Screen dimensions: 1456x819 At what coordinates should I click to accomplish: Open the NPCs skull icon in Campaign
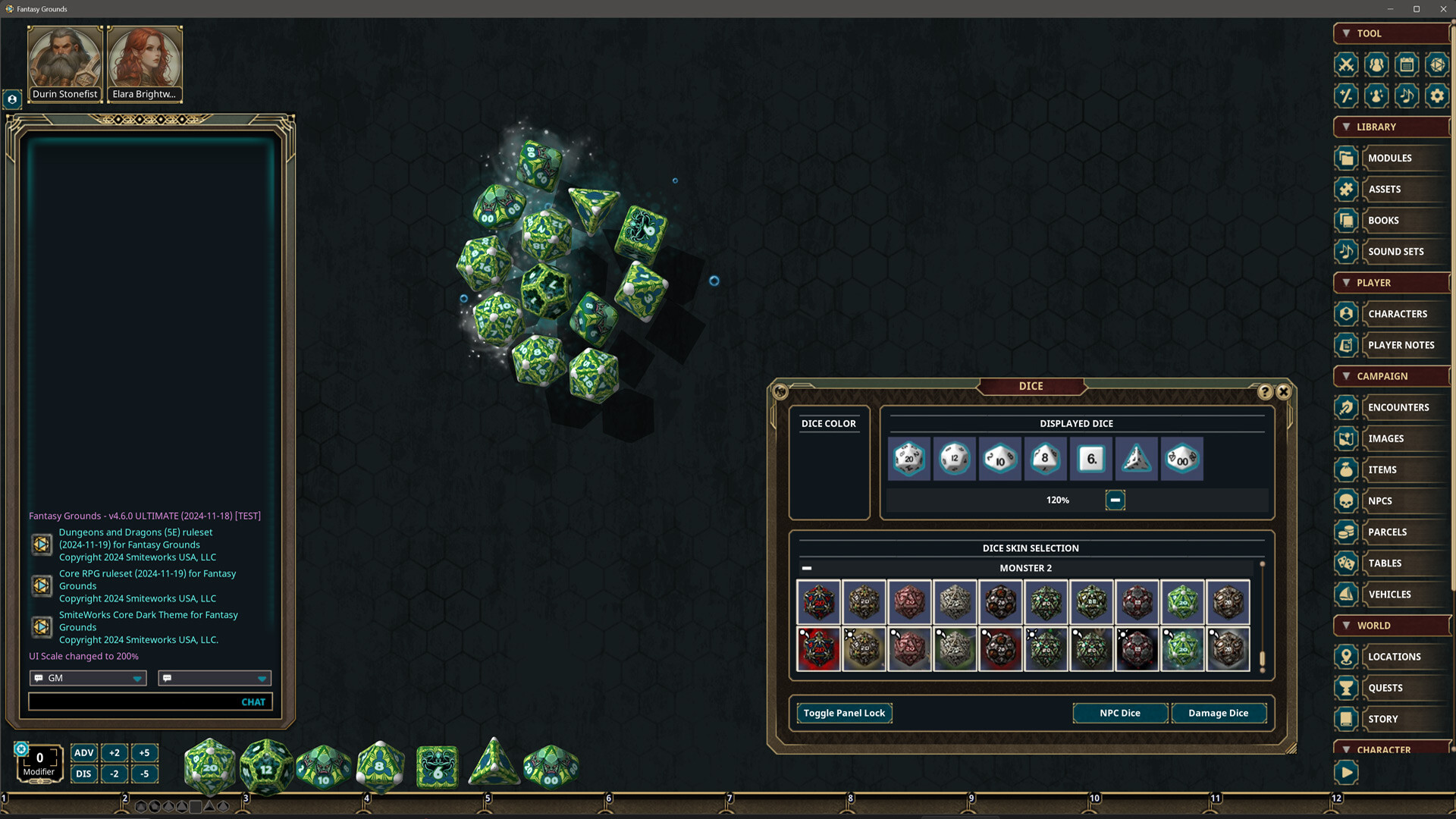point(1345,500)
